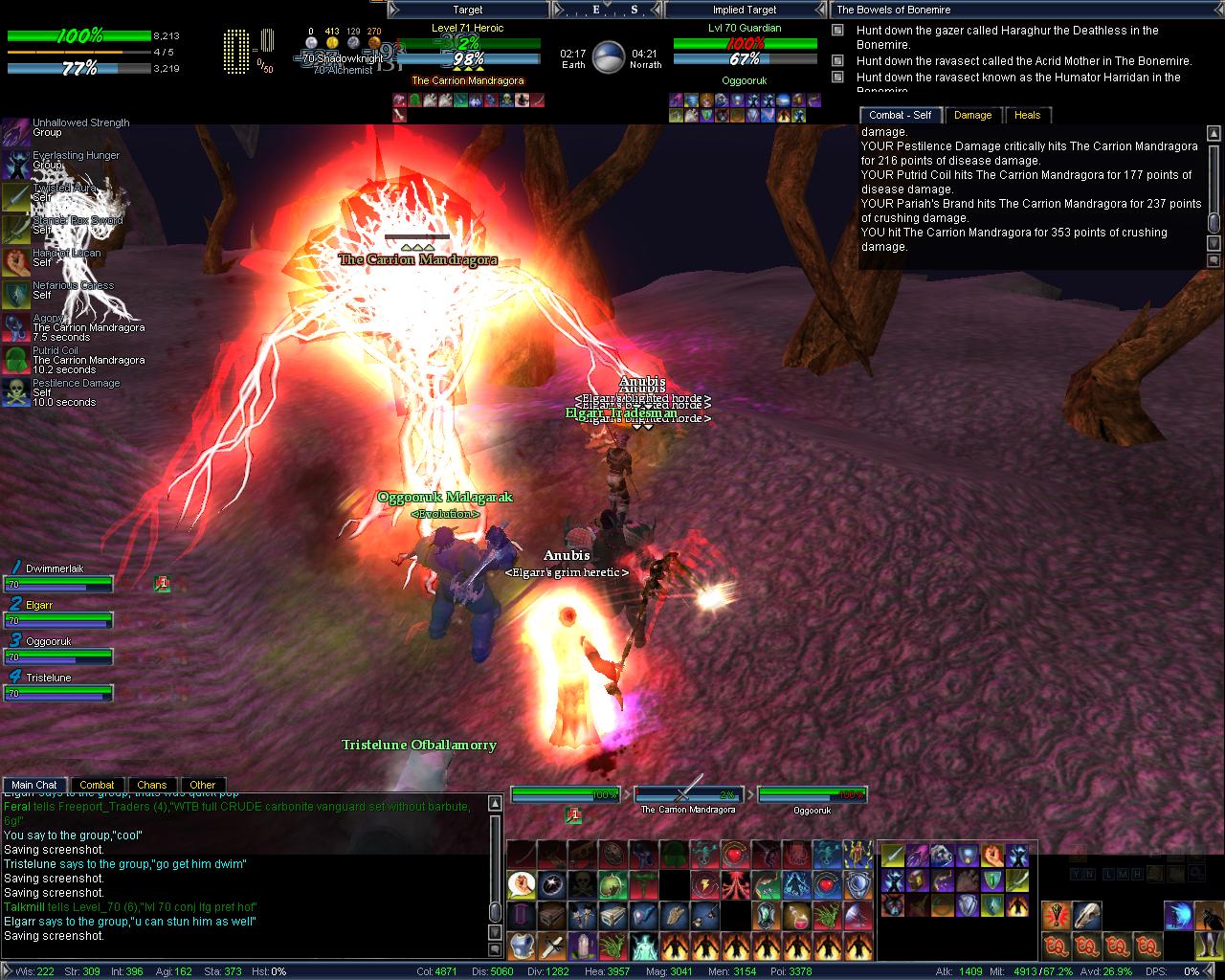This screenshot has width=1225, height=980.
Task: Select the Chans chat tab
Action: pos(151,785)
